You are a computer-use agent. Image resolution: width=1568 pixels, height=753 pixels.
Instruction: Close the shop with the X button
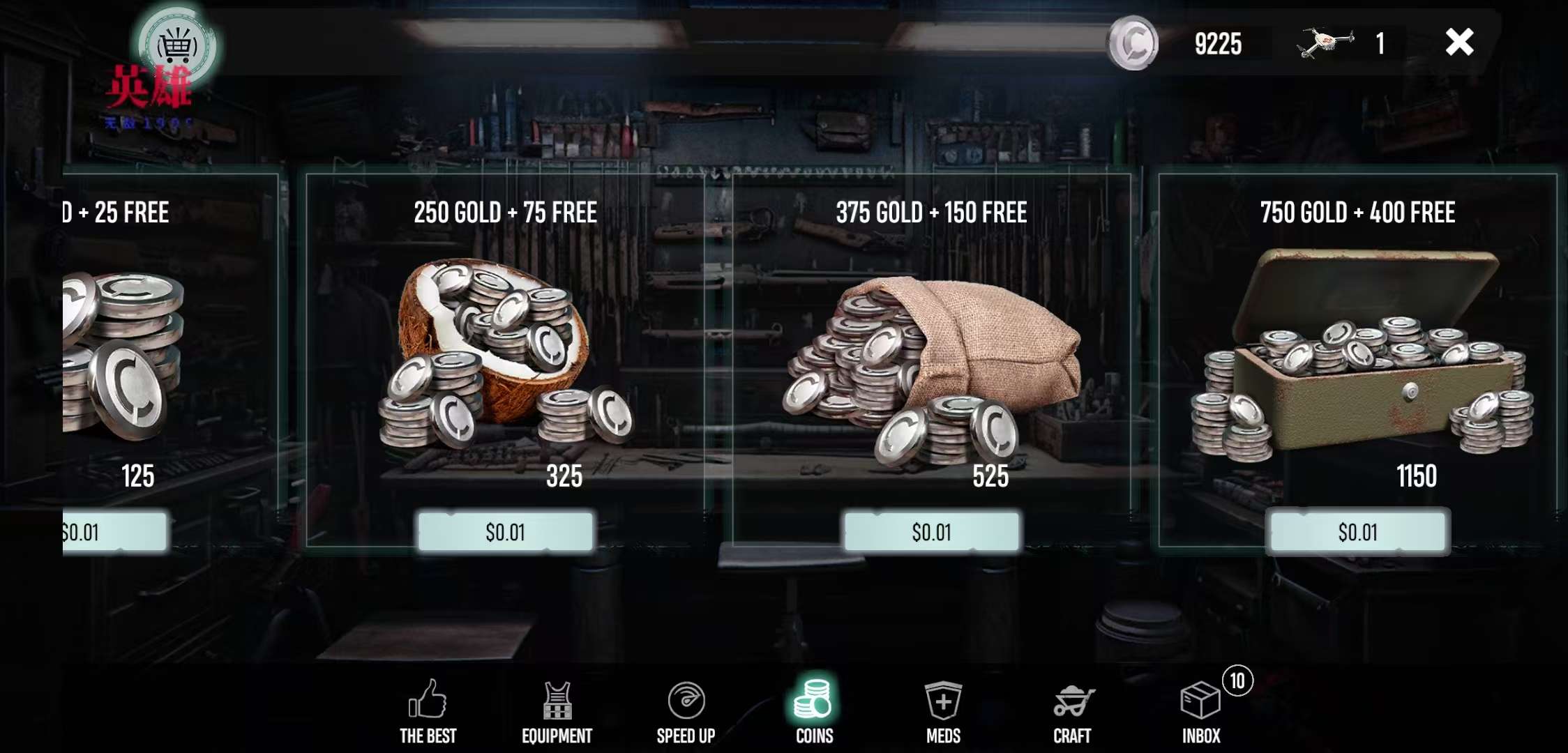(x=1459, y=43)
